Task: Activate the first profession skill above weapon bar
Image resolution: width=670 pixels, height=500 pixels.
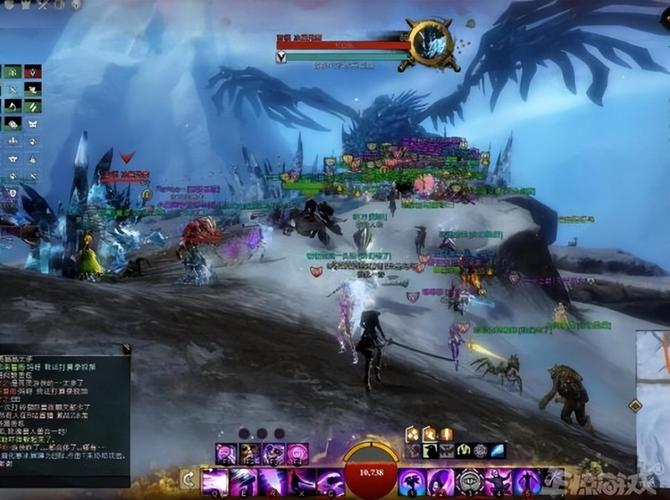Action: point(227,454)
